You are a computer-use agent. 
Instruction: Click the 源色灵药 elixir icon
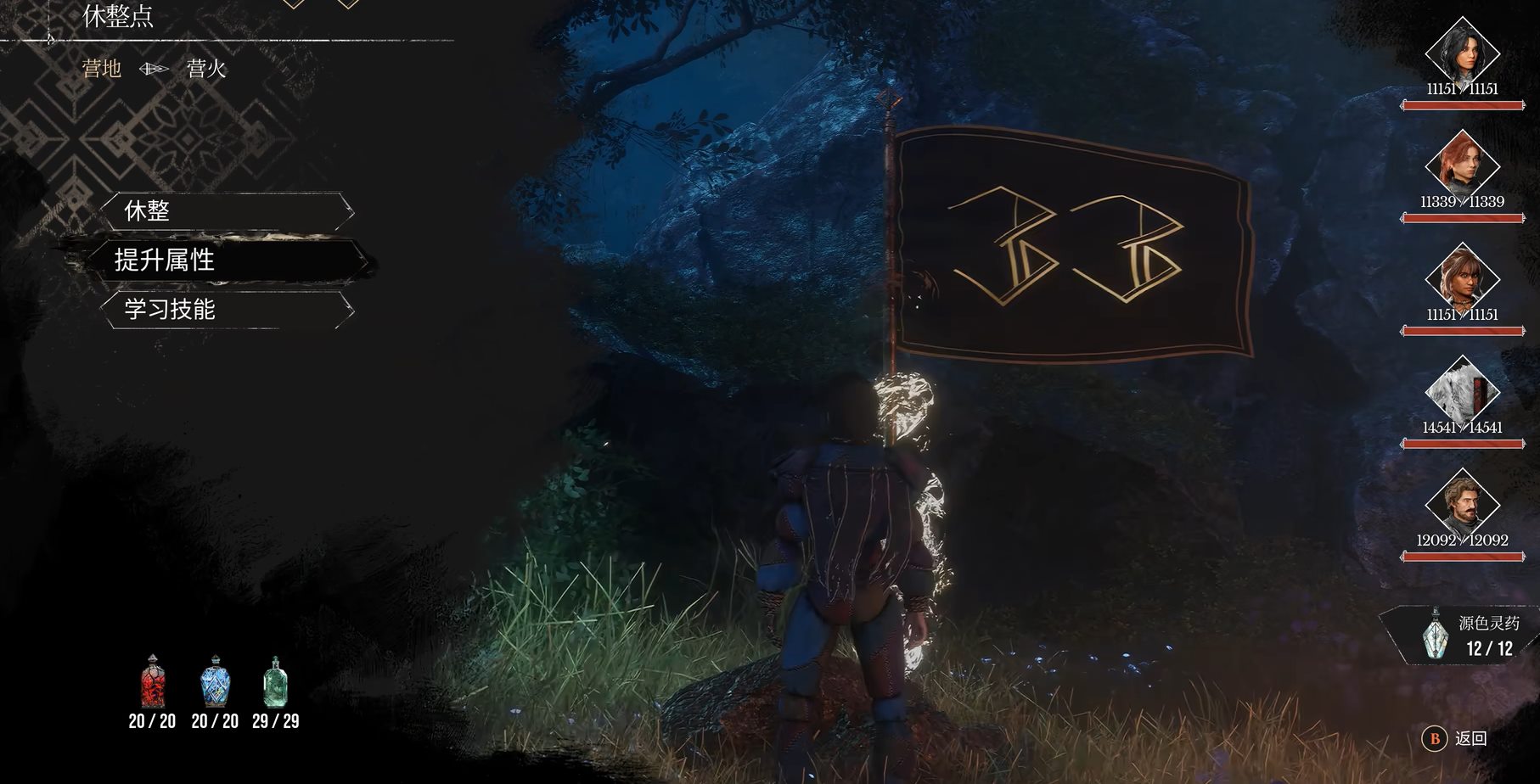[x=1435, y=633]
